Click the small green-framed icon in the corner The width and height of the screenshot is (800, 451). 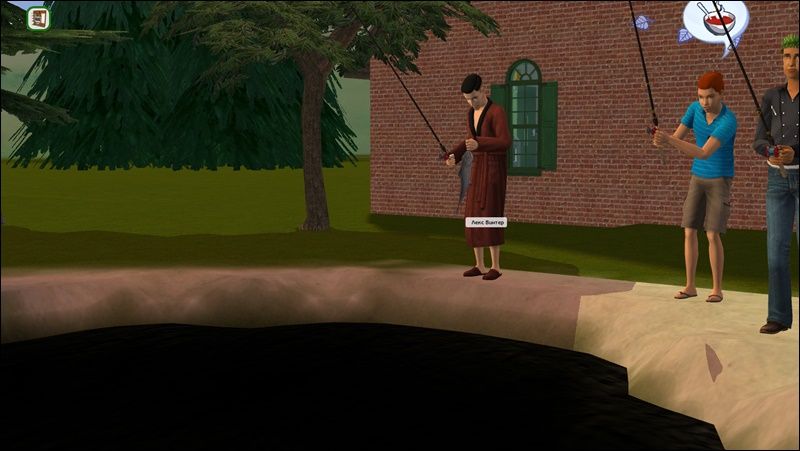(x=38, y=18)
